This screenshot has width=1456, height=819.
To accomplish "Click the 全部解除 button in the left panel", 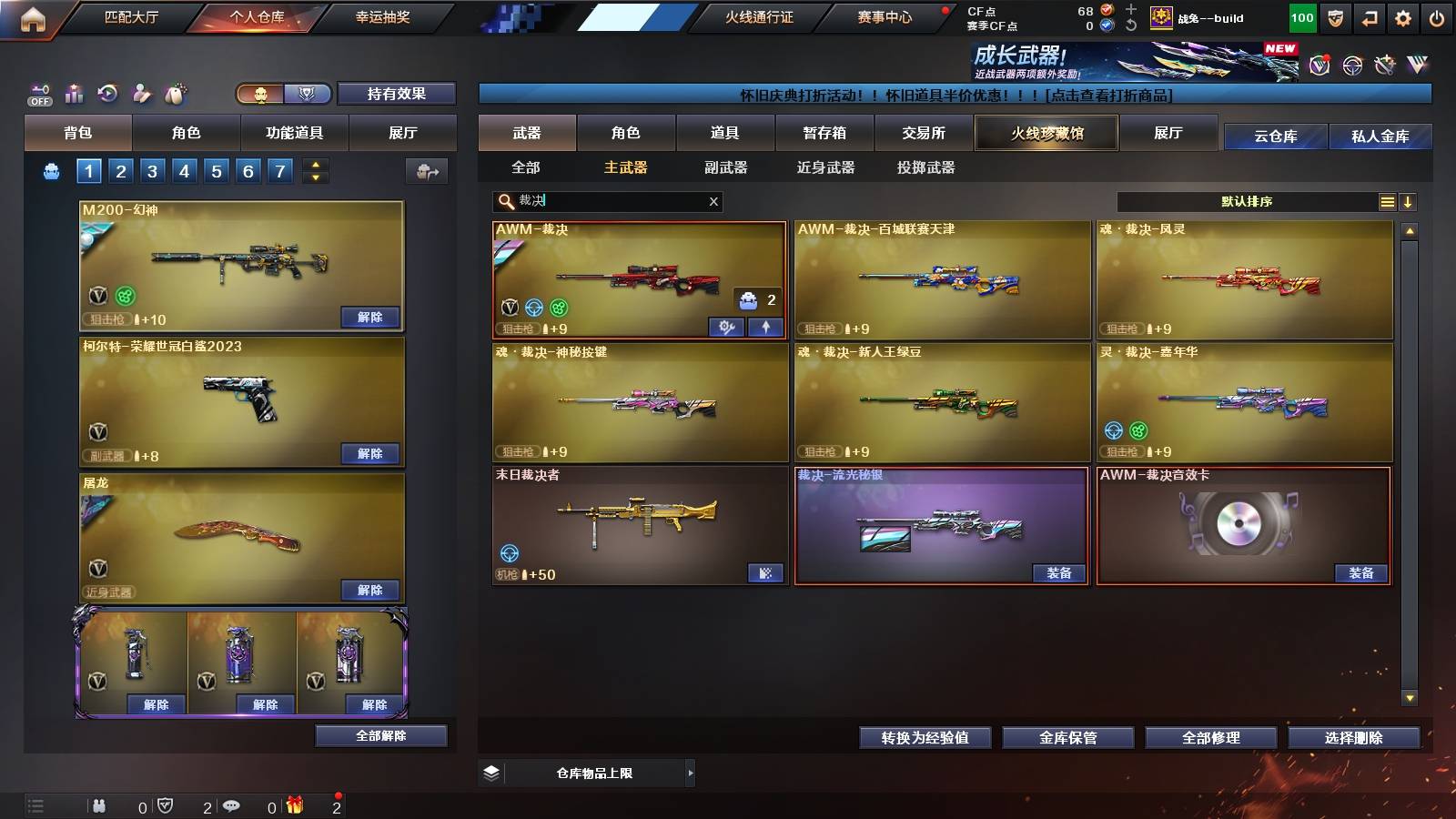I will click(x=380, y=735).
